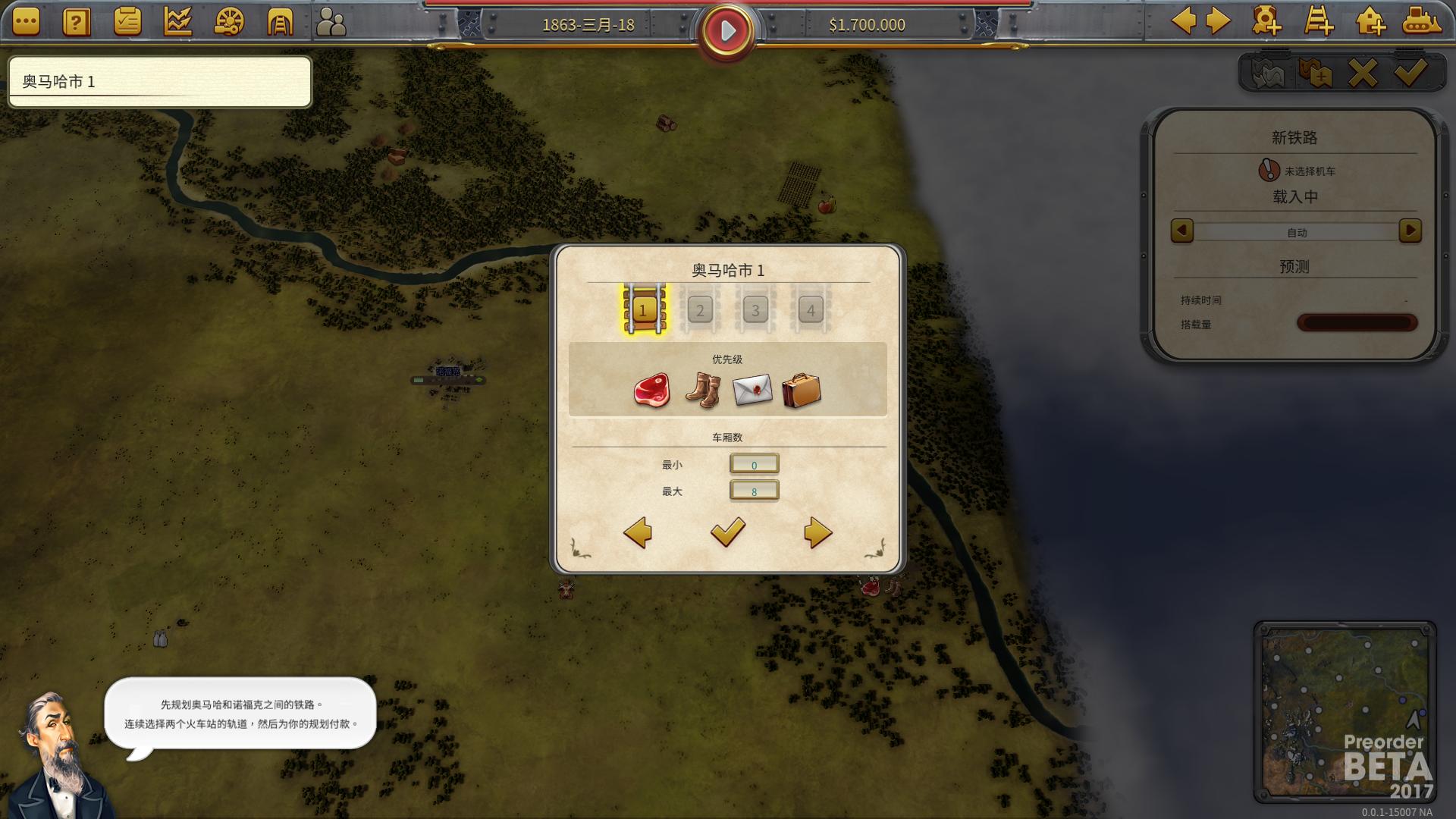
Task: Select the bulldozer demolish tool
Action: pyautogui.click(x=1420, y=21)
